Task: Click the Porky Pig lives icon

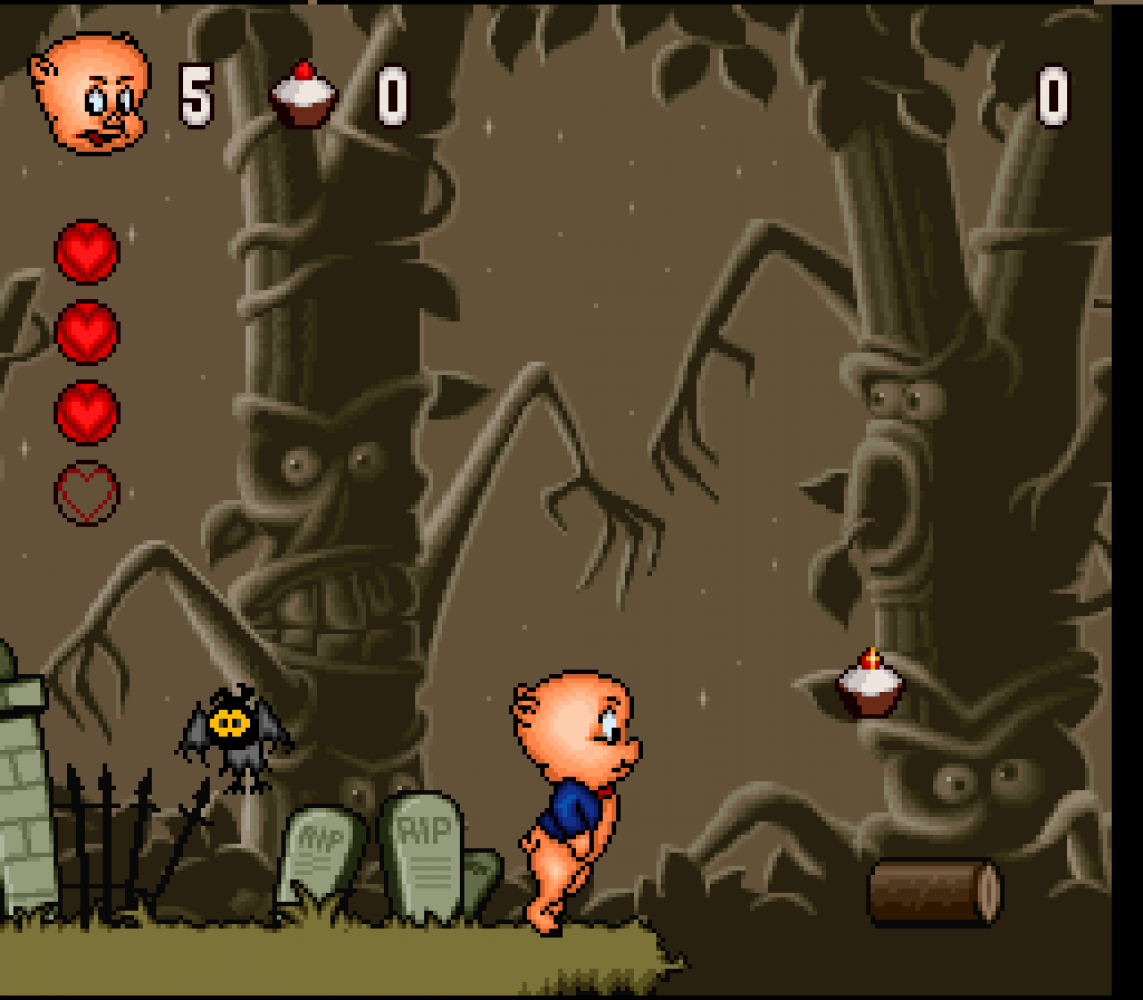Action: pyautogui.click(x=90, y=93)
